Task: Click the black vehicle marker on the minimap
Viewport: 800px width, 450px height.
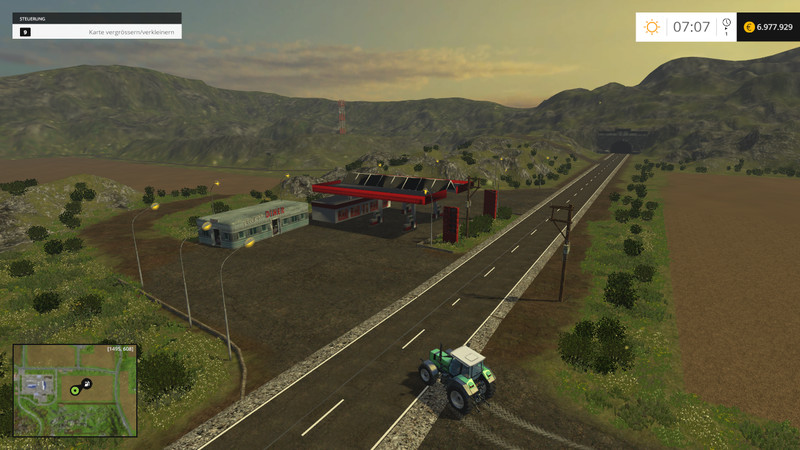Action: 87,383
